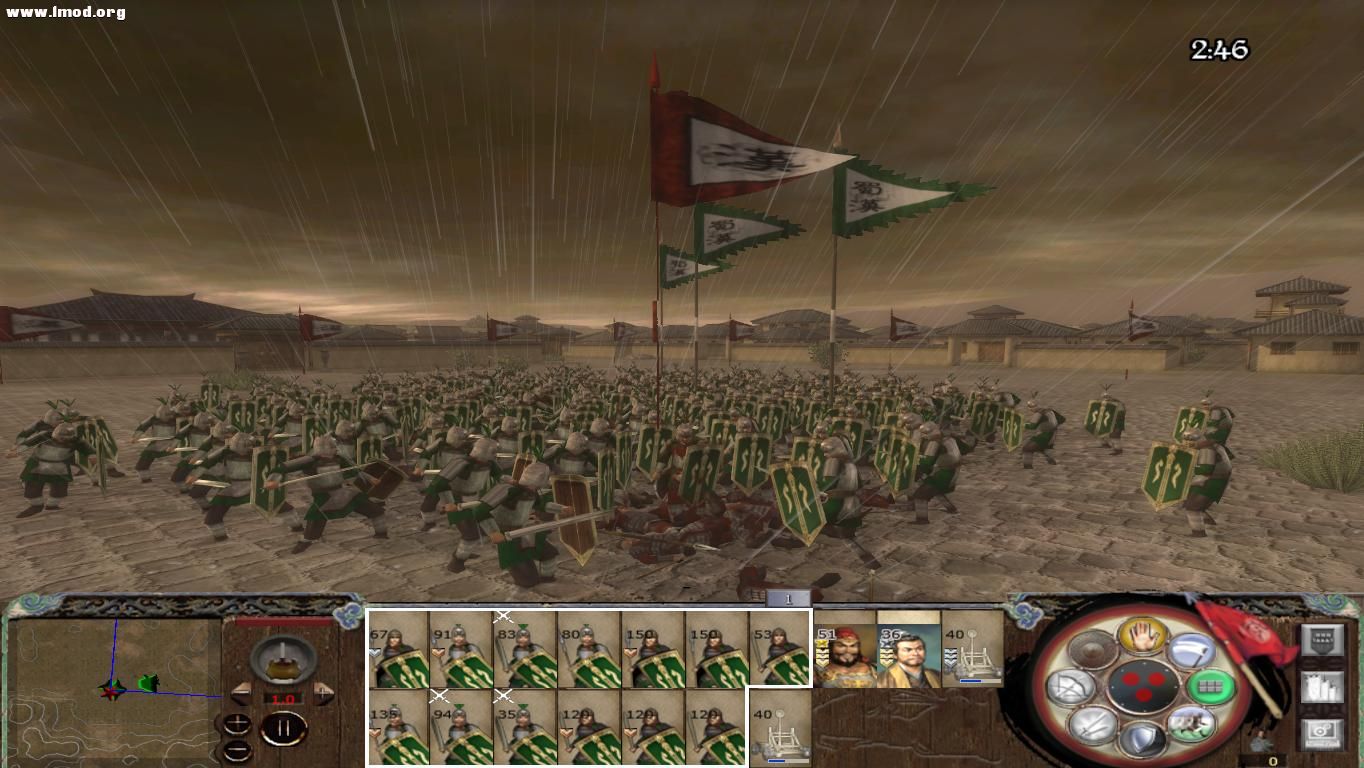The image size is (1364, 768).
Task: Toggle running with the horse icon
Action: (1191, 725)
